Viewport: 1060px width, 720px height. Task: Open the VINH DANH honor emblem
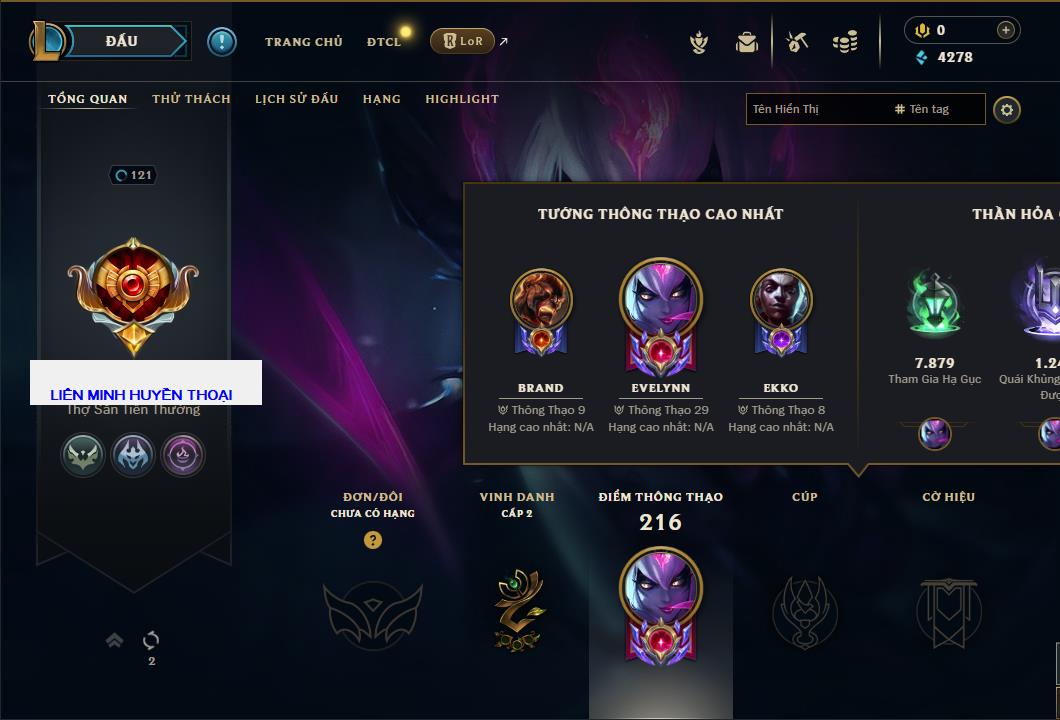(516, 610)
